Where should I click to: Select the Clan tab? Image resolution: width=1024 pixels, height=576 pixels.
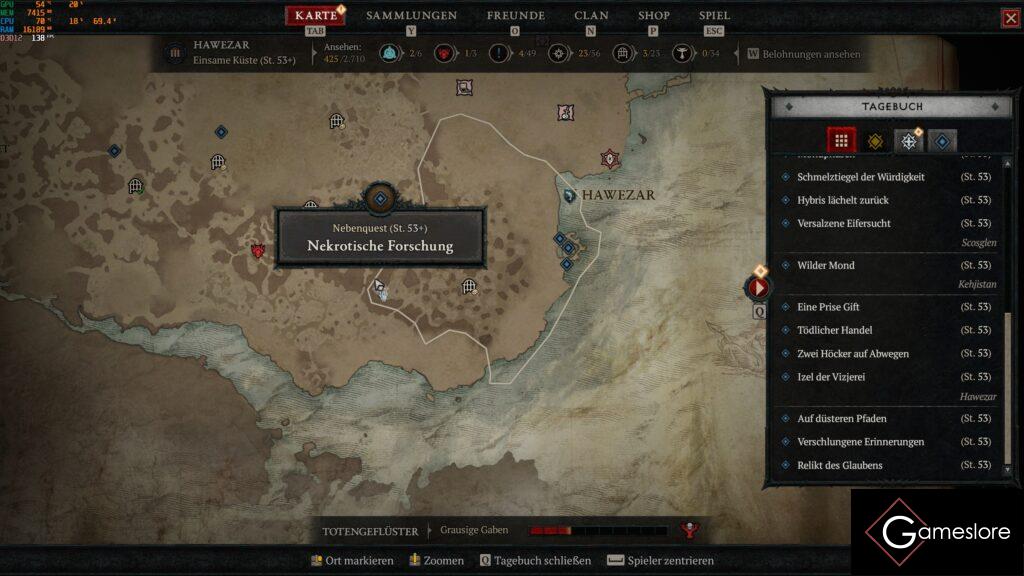coord(591,16)
